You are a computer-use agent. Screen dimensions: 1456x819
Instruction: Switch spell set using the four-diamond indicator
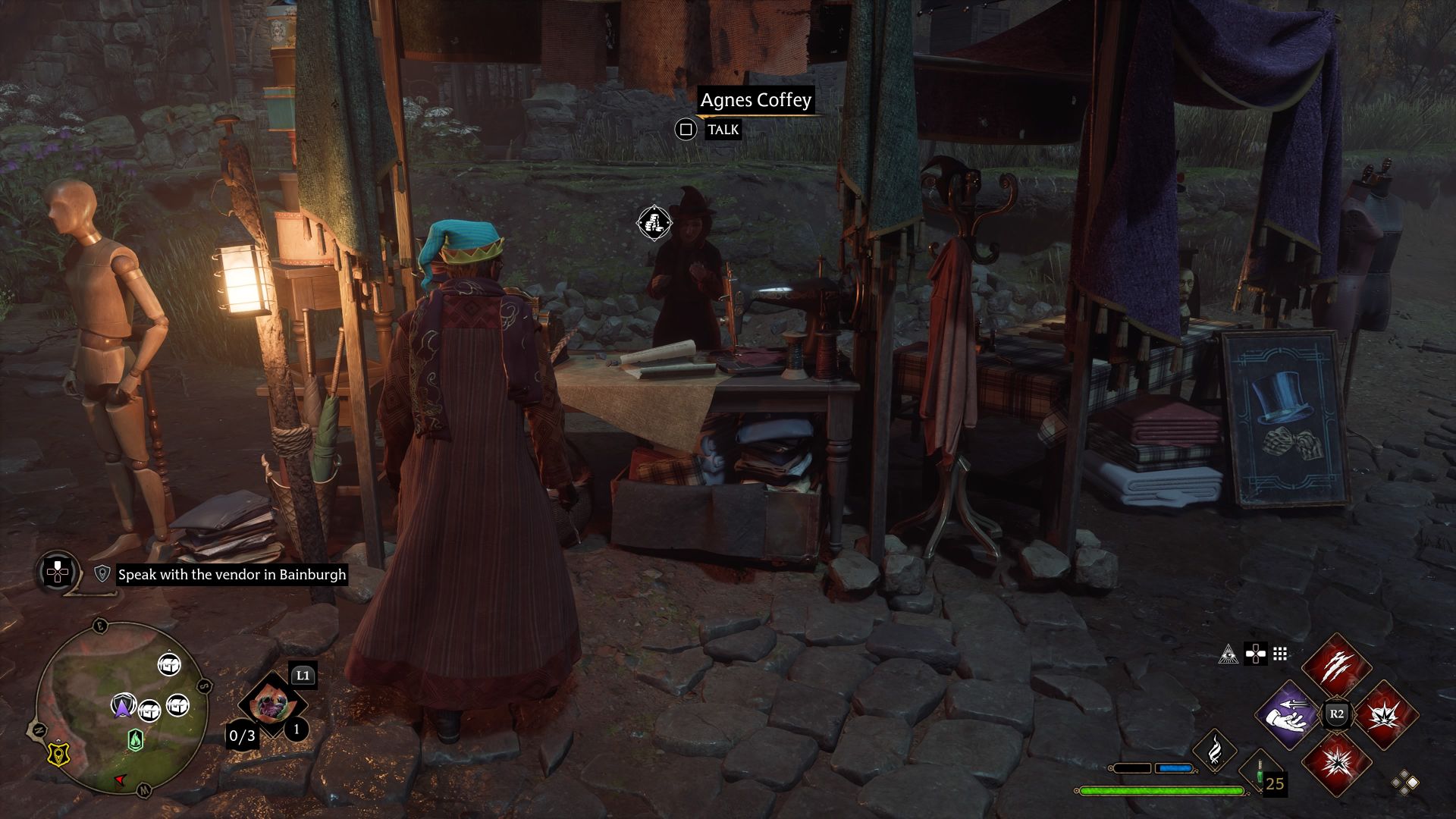click(x=1404, y=783)
